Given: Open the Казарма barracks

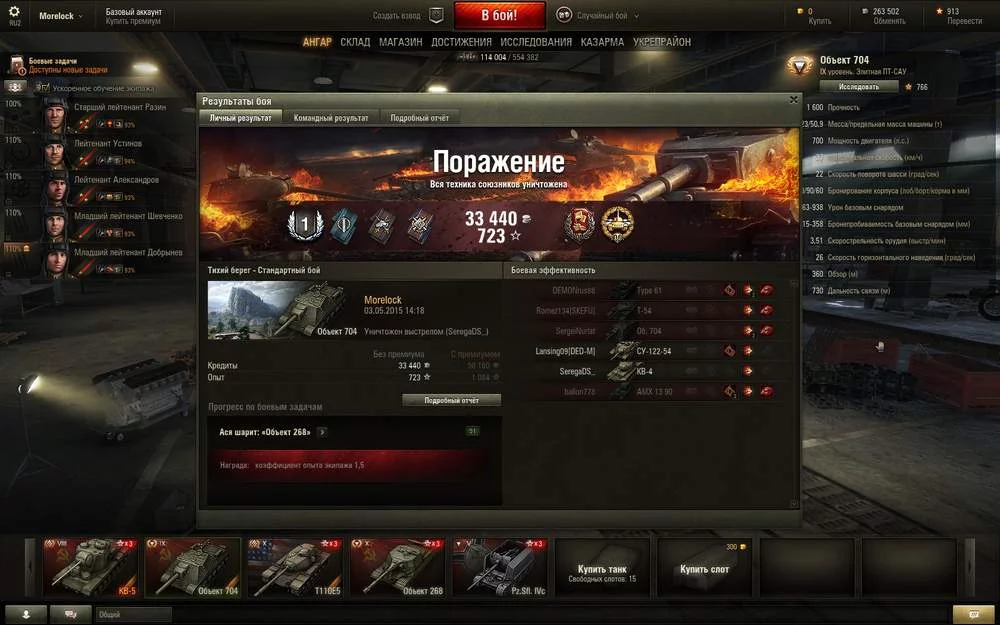Looking at the screenshot, I should (x=603, y=43).
